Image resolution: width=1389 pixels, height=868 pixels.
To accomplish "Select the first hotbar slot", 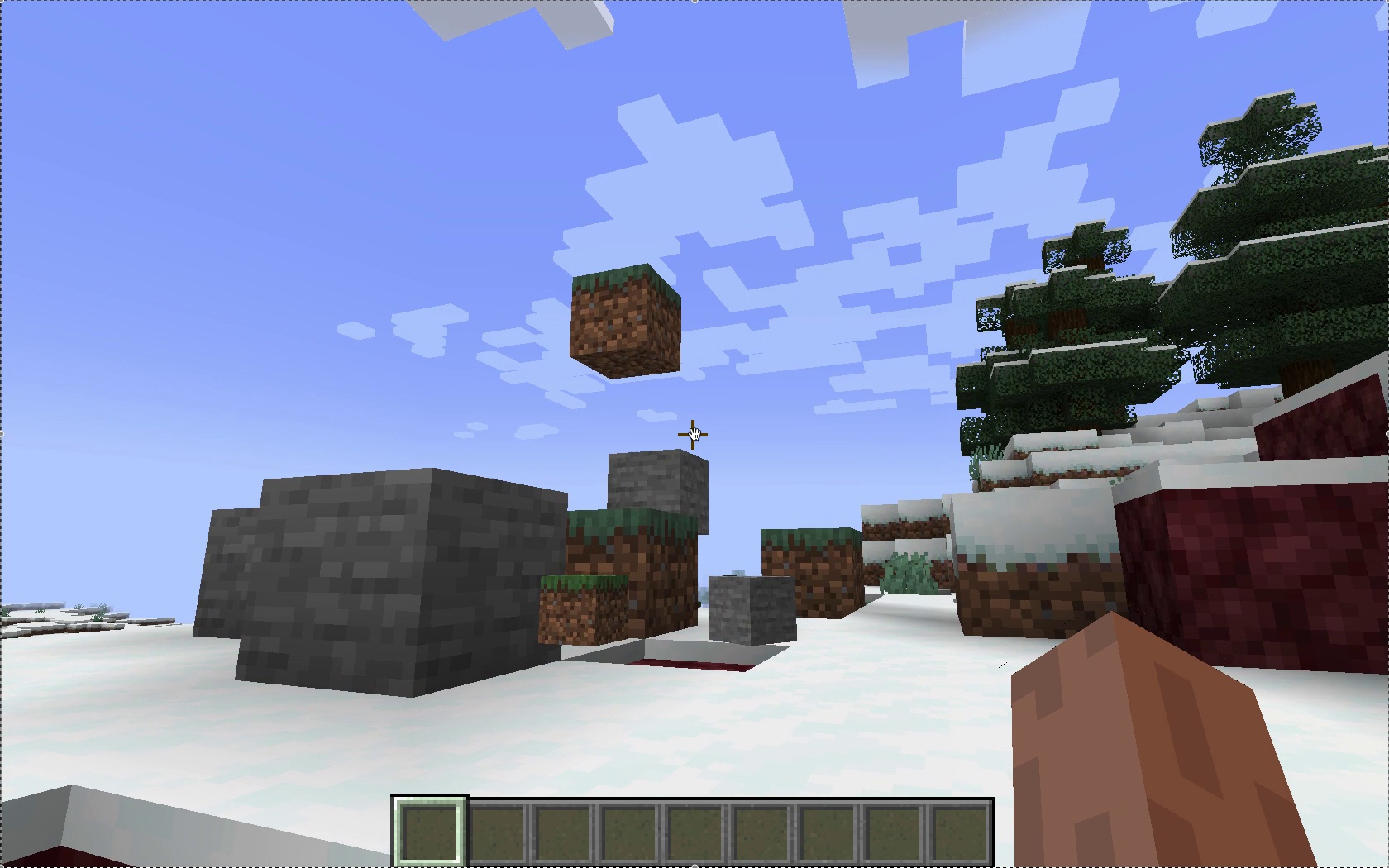I will 430,831.
